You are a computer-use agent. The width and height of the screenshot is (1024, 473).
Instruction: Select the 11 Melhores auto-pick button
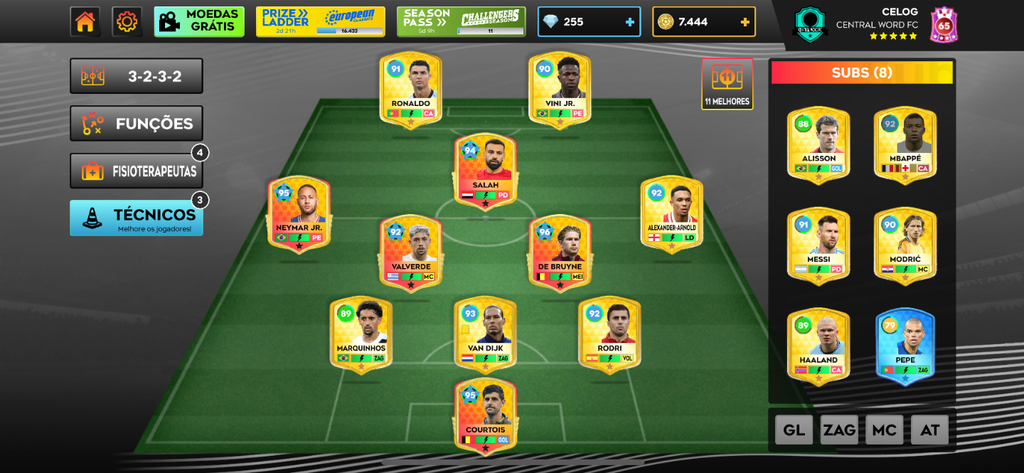click(727, 84)
